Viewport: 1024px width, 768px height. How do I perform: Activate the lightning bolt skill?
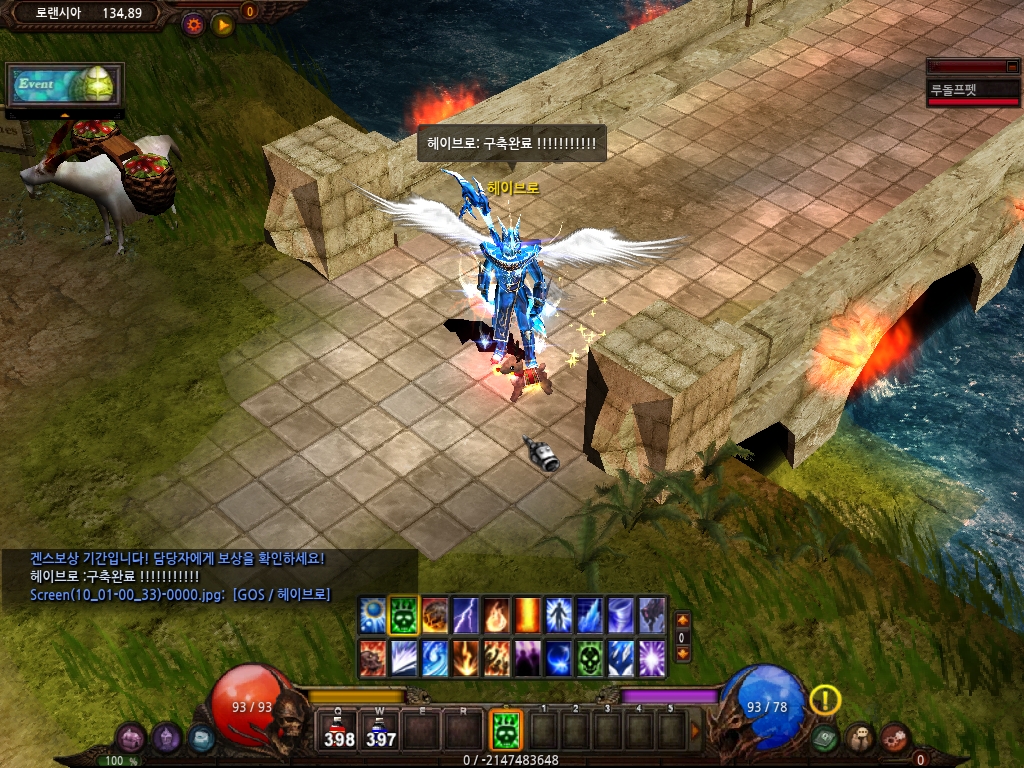point(466,613)
